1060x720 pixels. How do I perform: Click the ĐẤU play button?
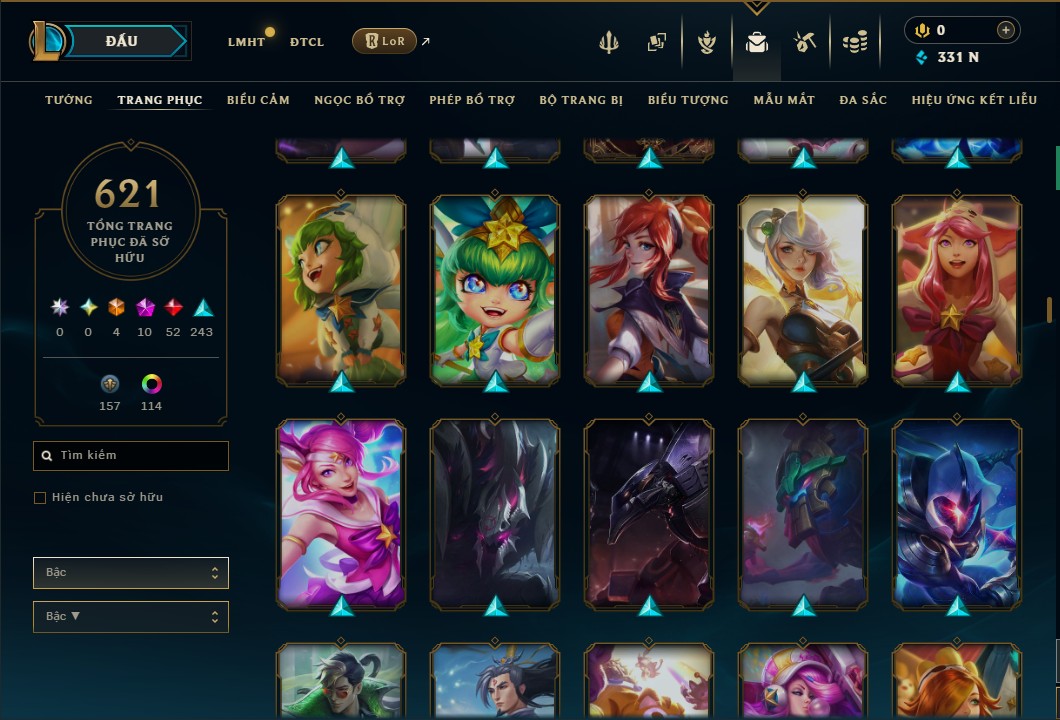coord(121,41)
